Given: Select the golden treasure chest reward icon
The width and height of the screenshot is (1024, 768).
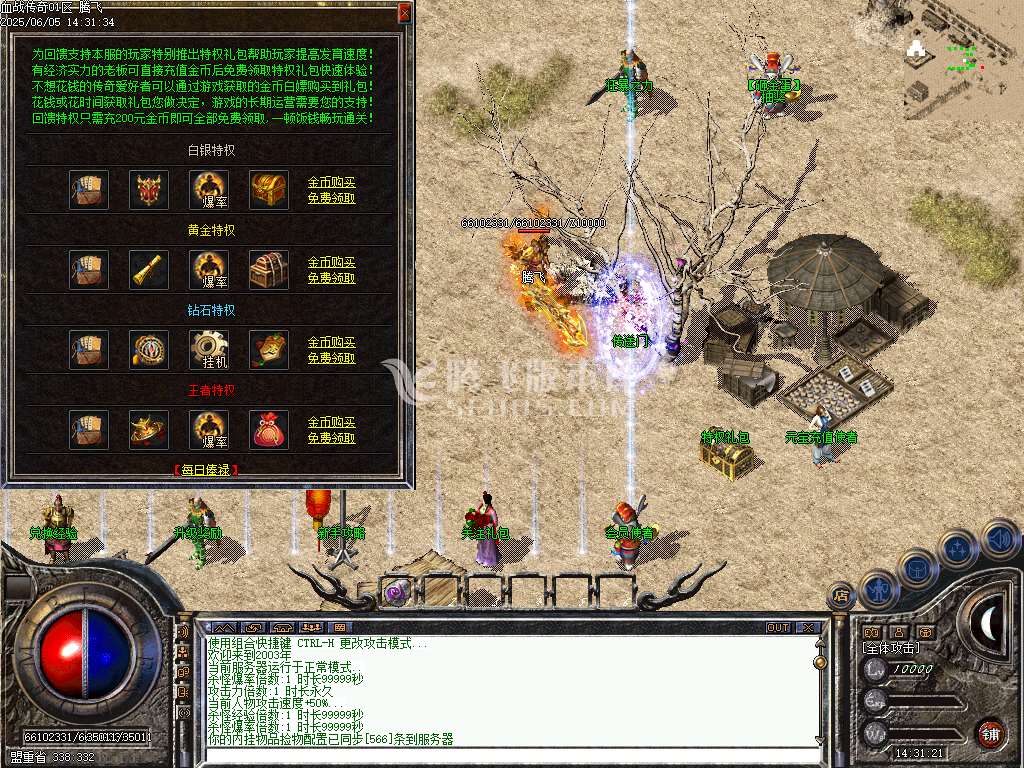Looking at the screenshot, I should point(269,189).
